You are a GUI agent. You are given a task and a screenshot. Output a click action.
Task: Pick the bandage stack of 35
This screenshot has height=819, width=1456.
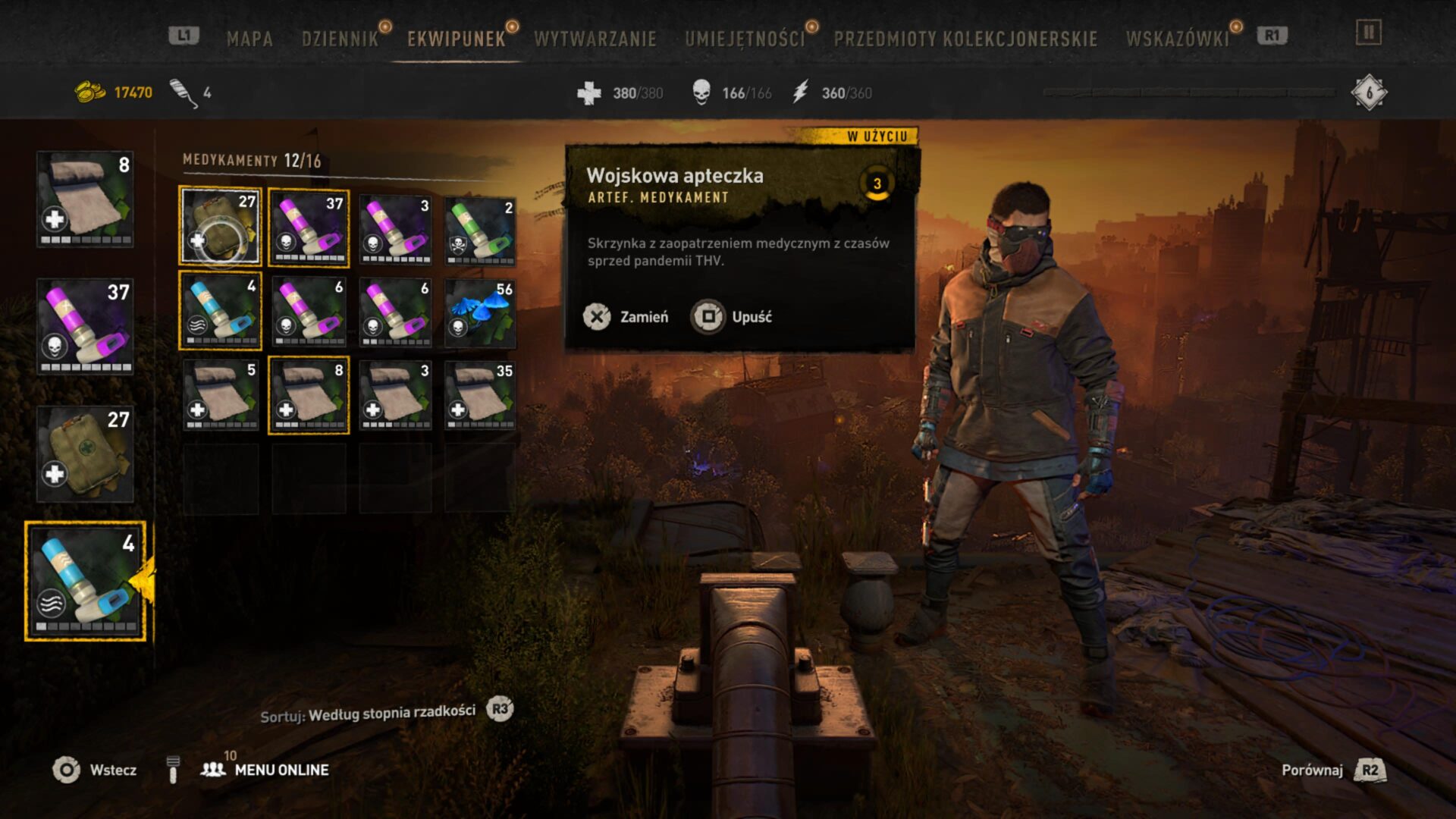[480, 394]
